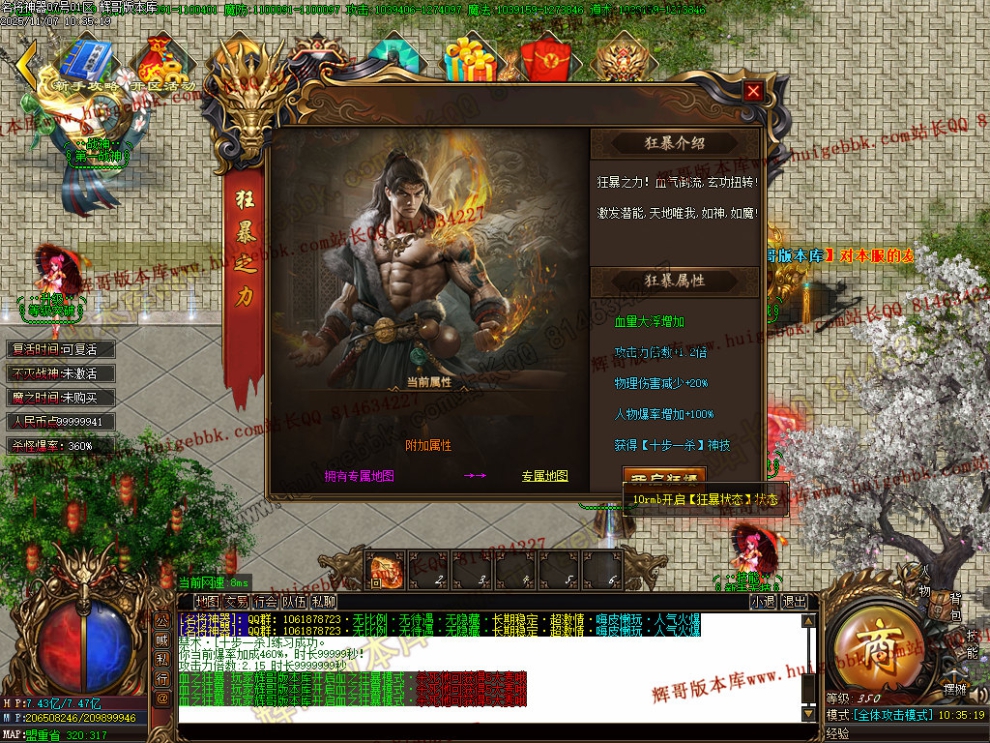Select the first hotbar slot item
This screenshot has width=990, height=743.
[385, 571]
